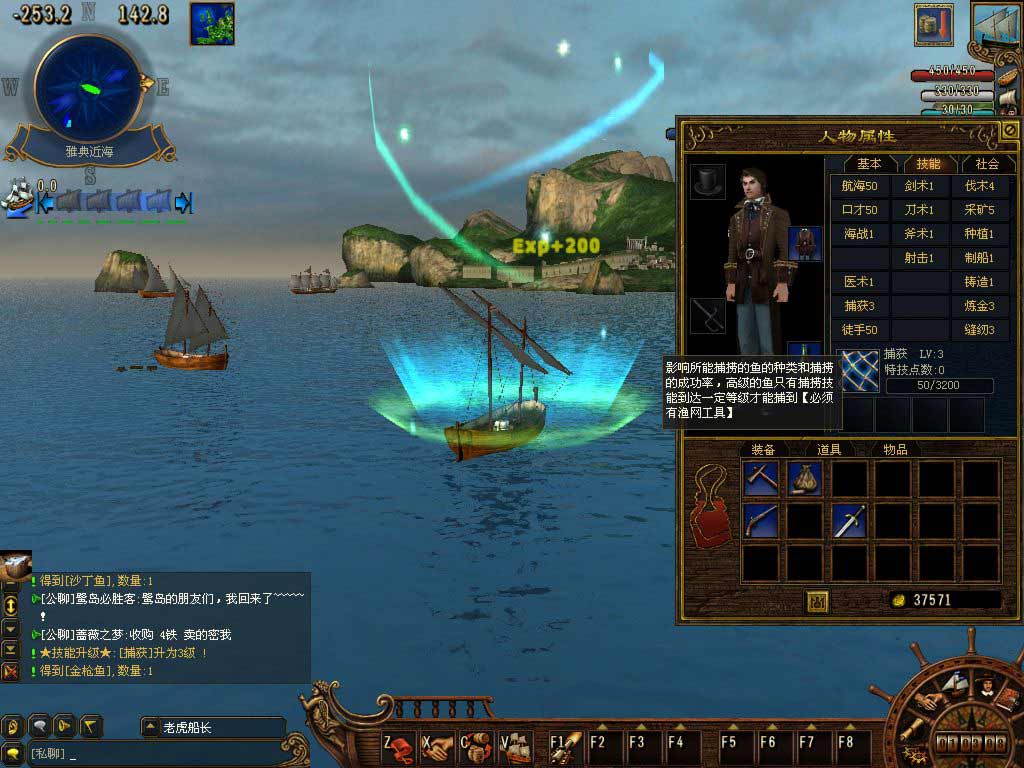Open the 社会 tab
The width and height of the screenshot is (1024, 768).
986,163
